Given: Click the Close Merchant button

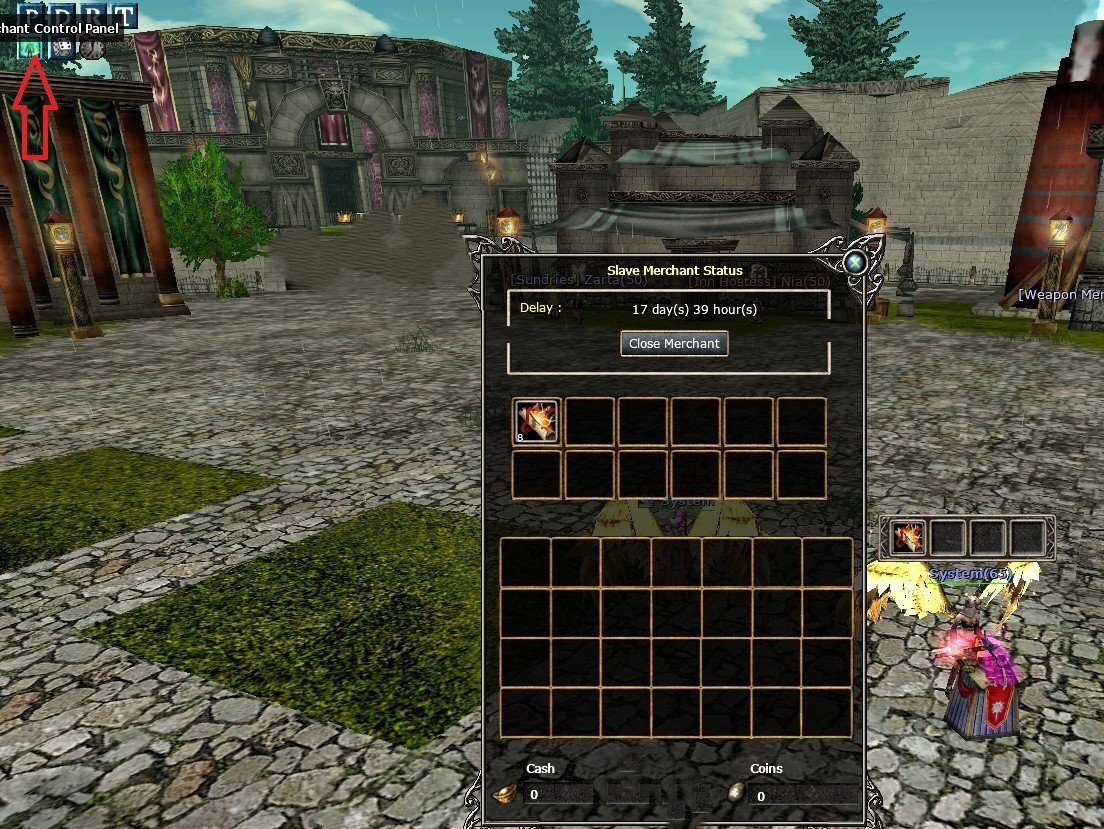Looking at the screenshot, I should pos(674,344).
